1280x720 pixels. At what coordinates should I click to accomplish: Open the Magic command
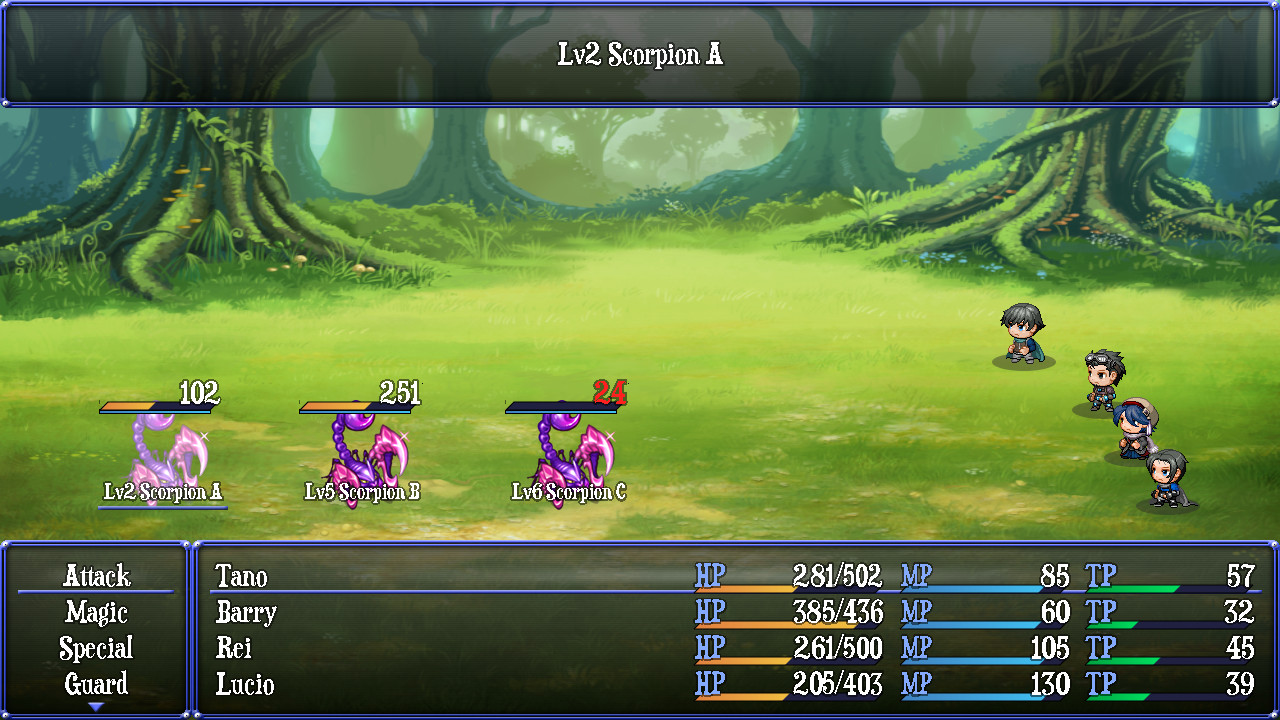point(95,613)
